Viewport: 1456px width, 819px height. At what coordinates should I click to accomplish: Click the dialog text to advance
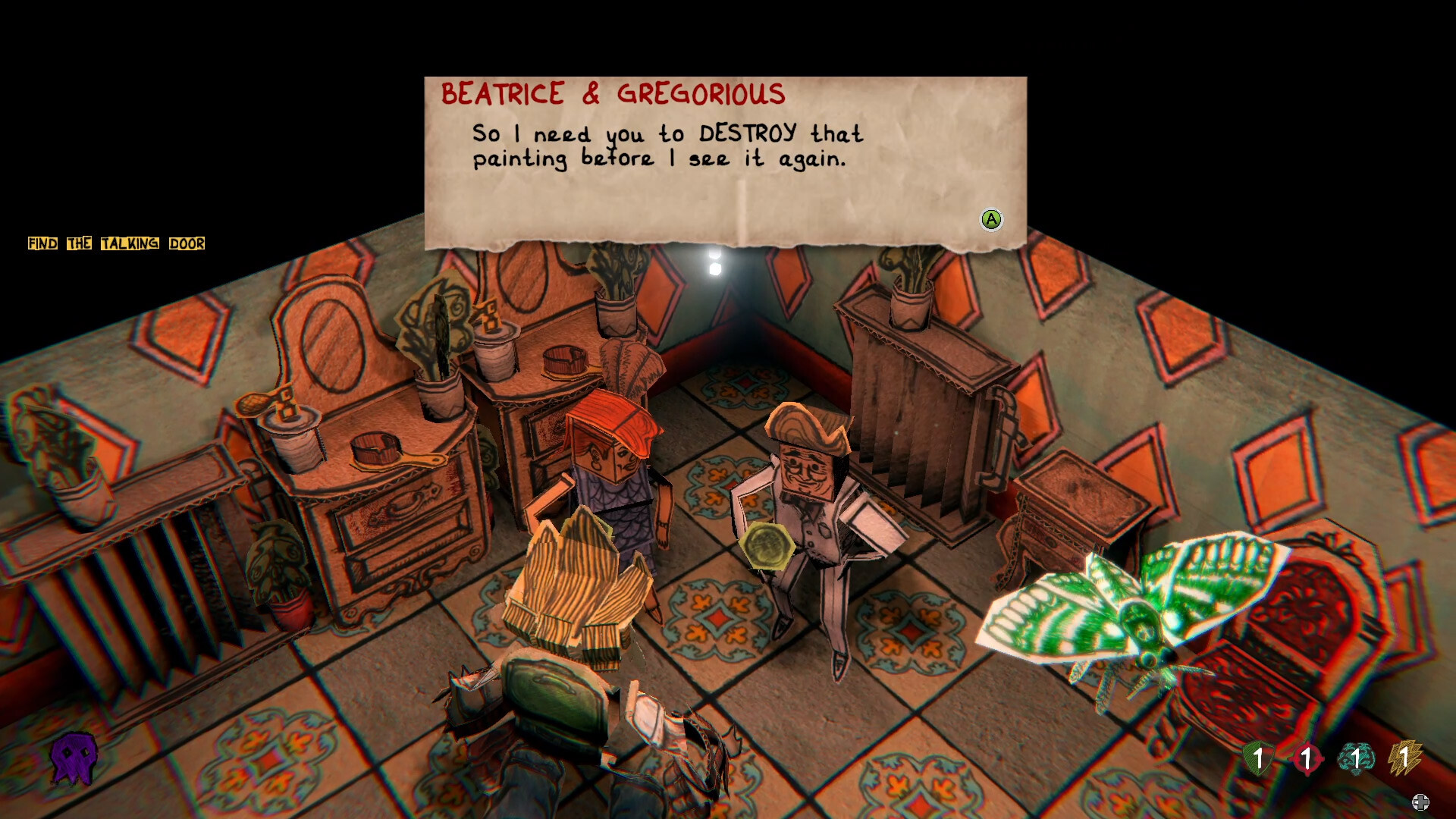(666, 146)
